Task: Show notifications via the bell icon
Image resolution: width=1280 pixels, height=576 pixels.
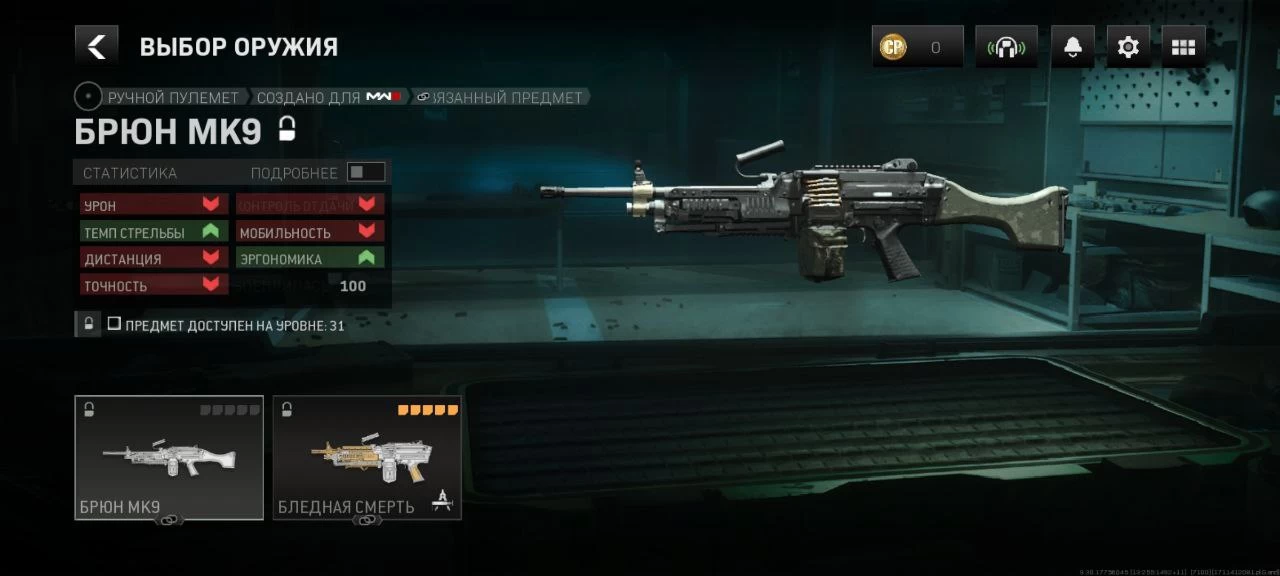Action: pyautogui.click(x=1073, y=47)
